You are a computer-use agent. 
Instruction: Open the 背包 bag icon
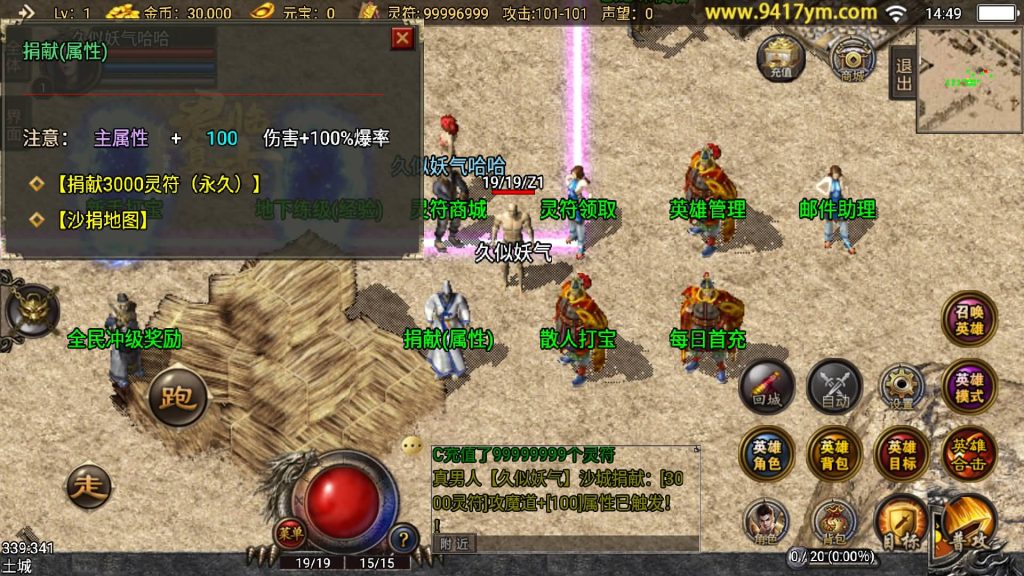834,522
